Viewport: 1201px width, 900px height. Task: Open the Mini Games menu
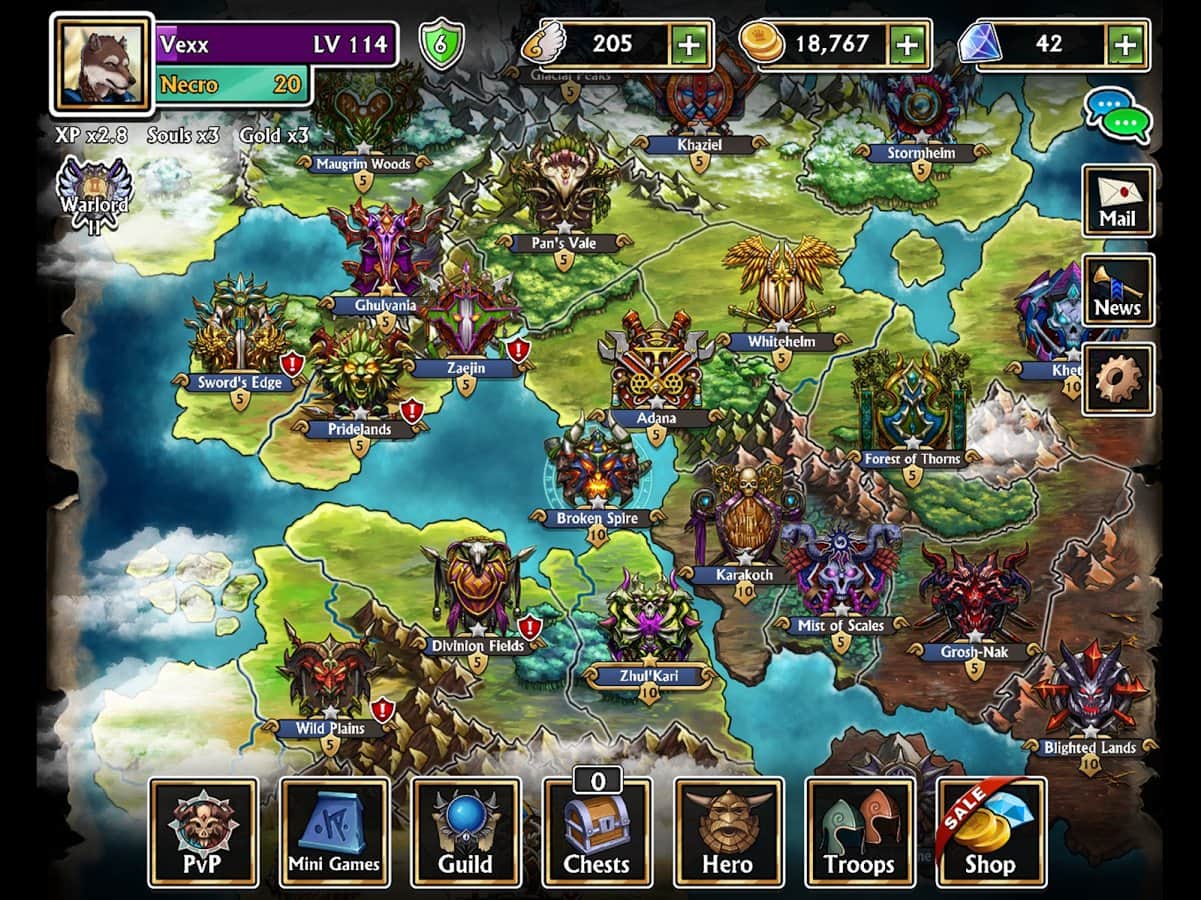(x=334, y=832)
